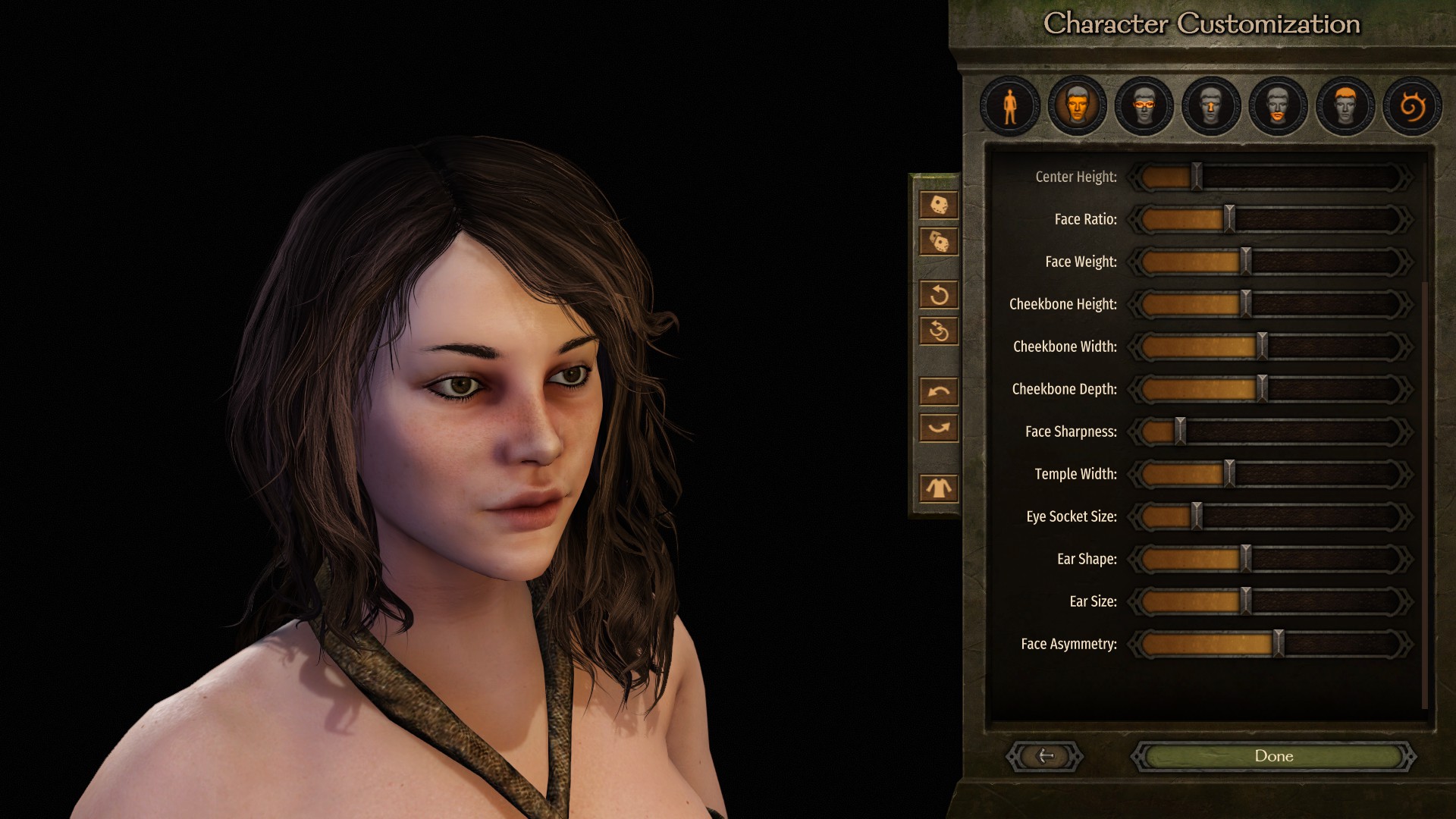Confirm character with the Done button
This screenshot has width=1456, height=819.
[1274, 756]
